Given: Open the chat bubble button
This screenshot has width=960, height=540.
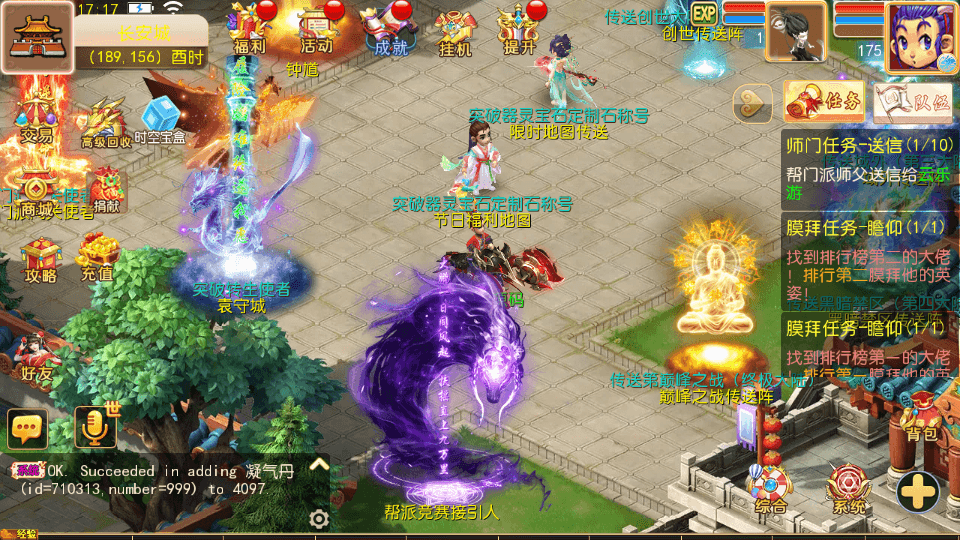Looking at the screenshot, I should point(27,428).
